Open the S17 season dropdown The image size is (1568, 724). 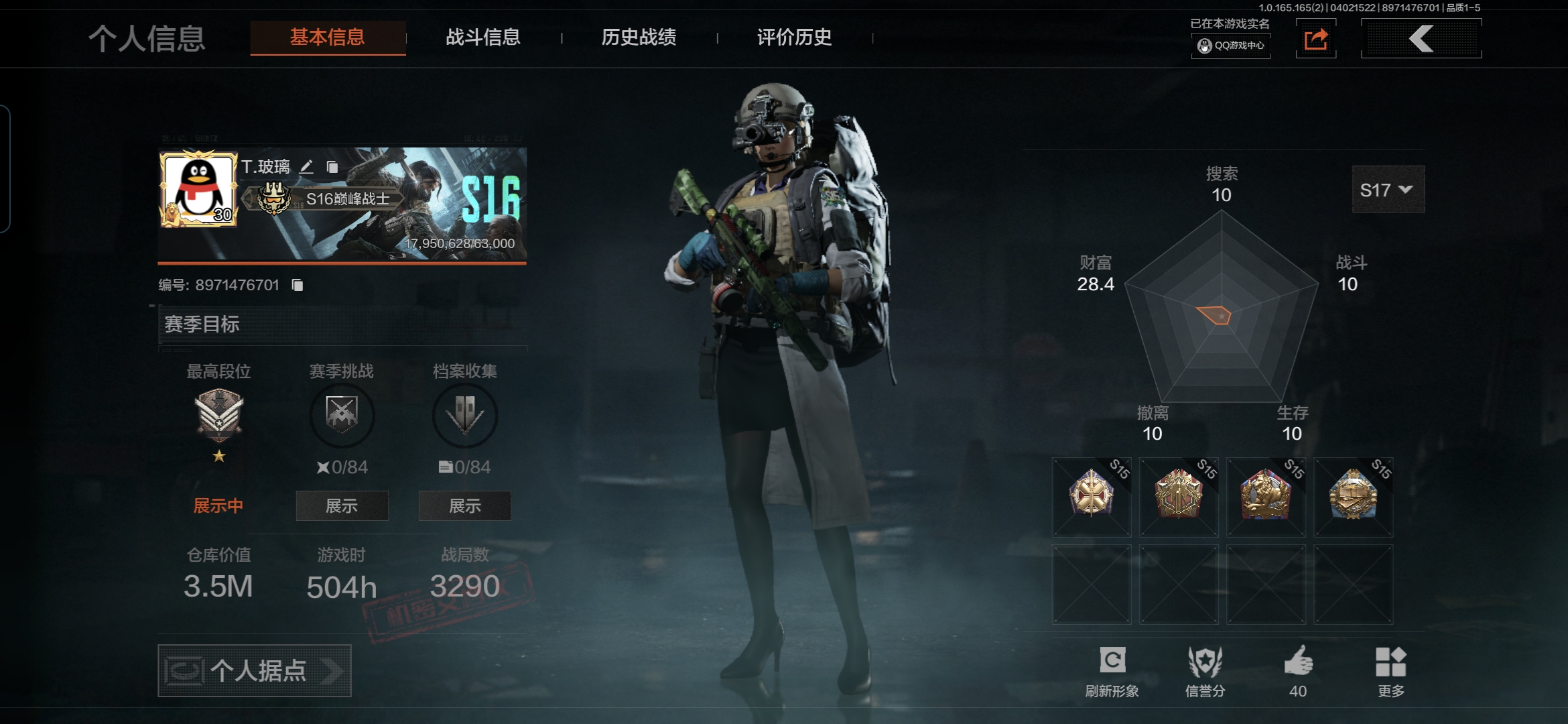1388,190
